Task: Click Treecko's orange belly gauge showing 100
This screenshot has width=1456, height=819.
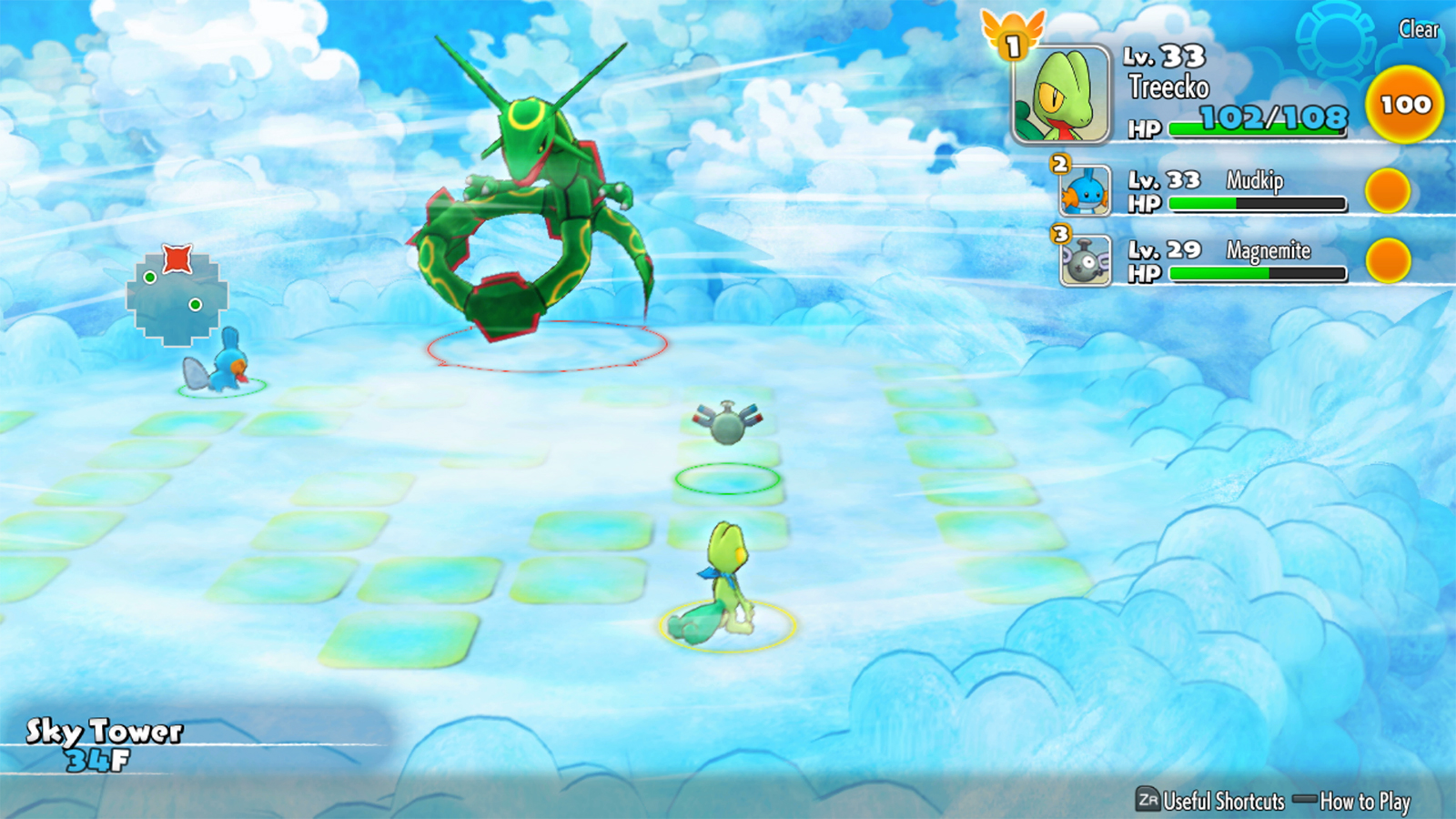Action: click(1404, 105)
